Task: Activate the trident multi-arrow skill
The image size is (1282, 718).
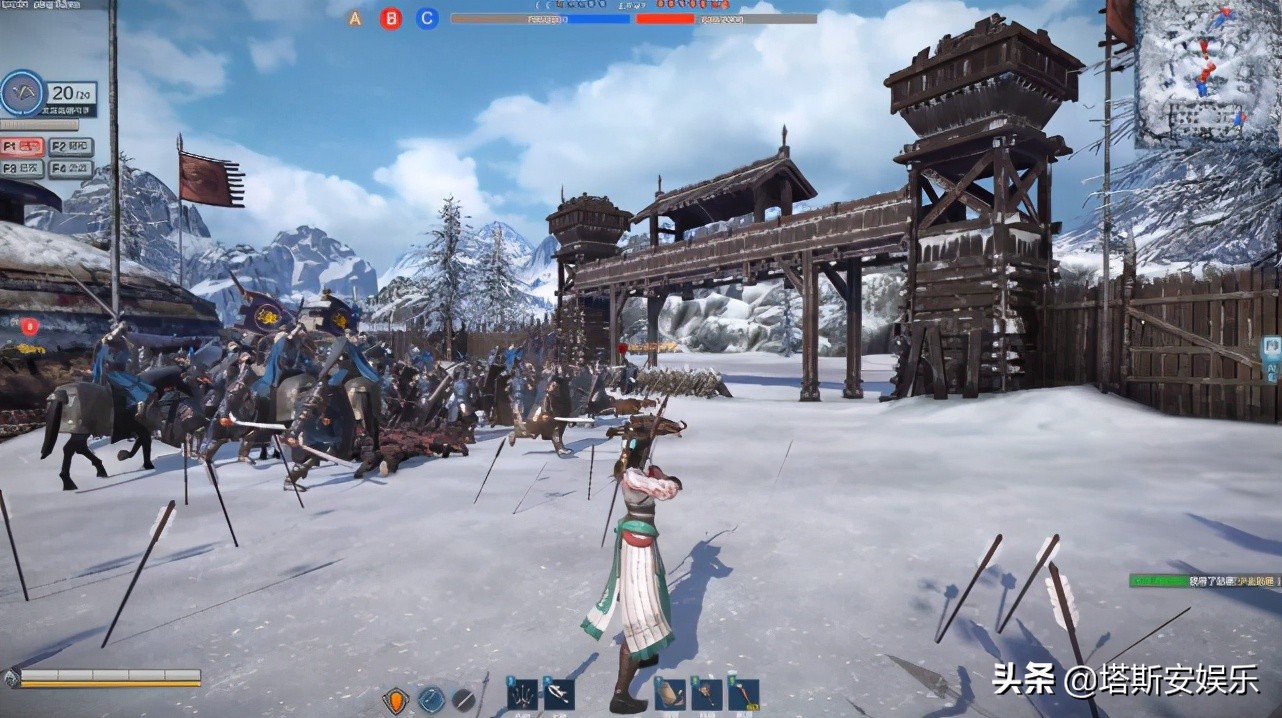Action: [522, 692]
